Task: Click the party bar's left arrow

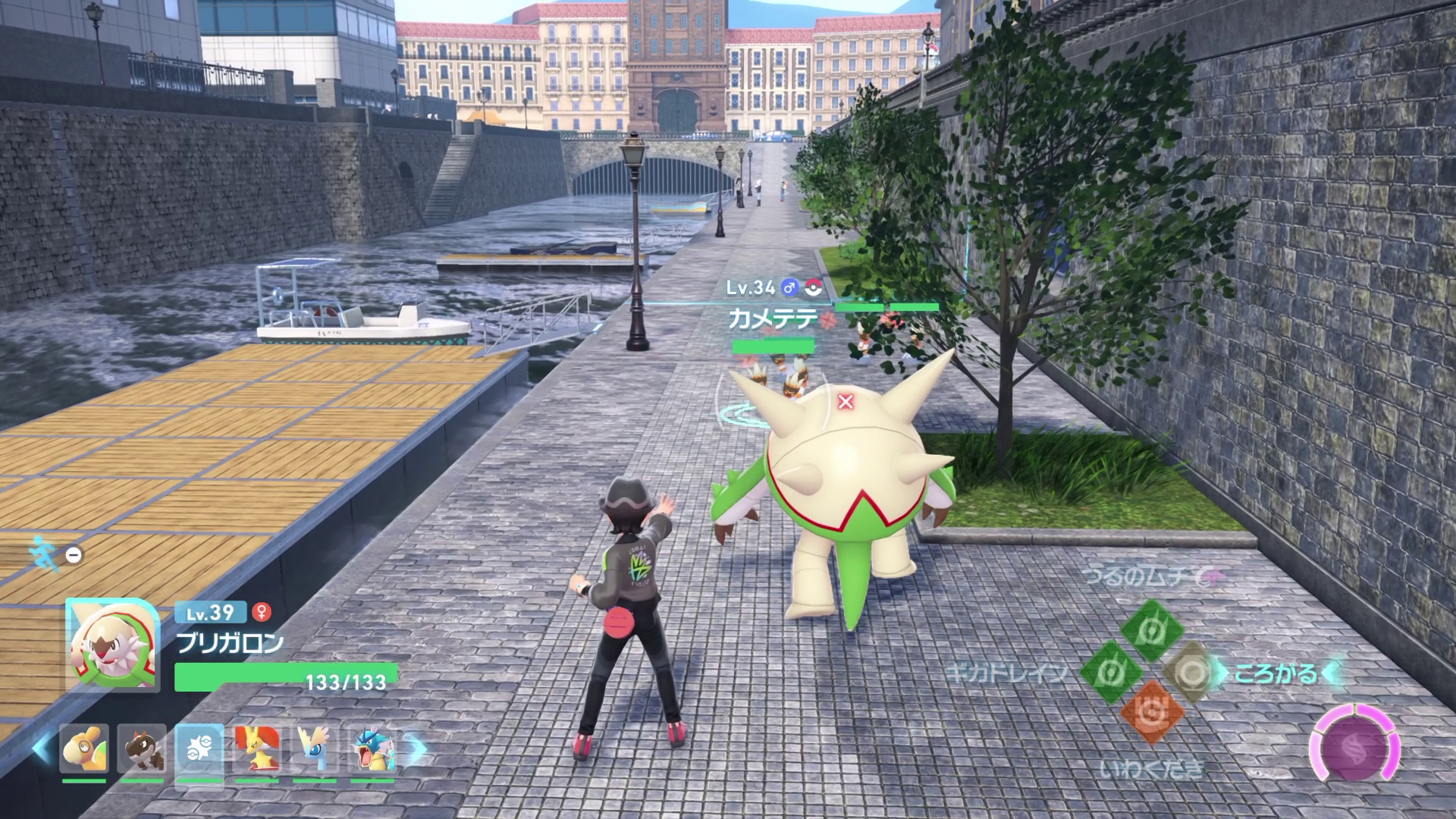Action: point(42,749)
